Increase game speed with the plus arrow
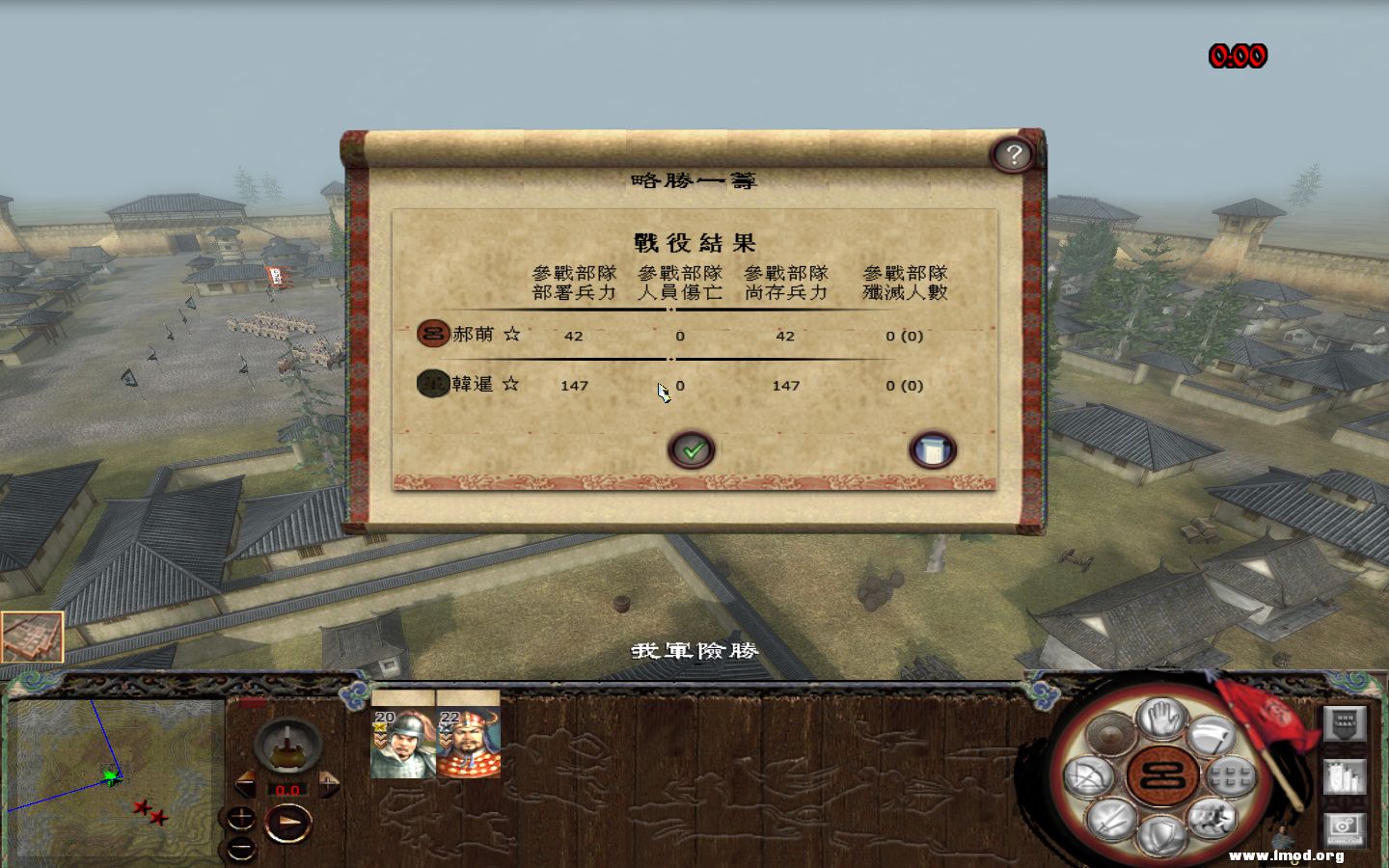The height and width of the screenshot is (868, 1389). click(328, 783)
